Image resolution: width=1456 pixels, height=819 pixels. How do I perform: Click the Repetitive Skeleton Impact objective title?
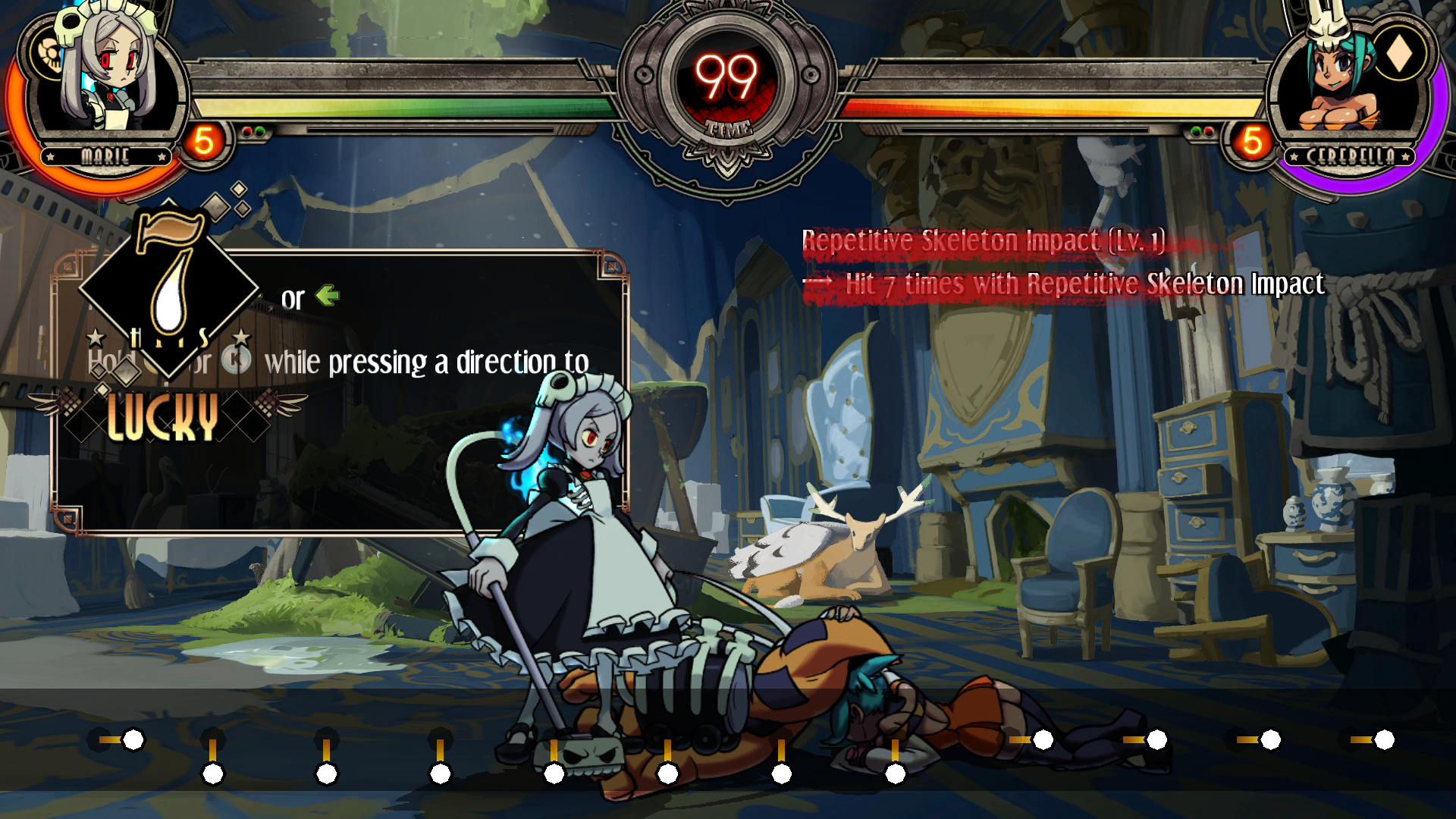(983, 241)
